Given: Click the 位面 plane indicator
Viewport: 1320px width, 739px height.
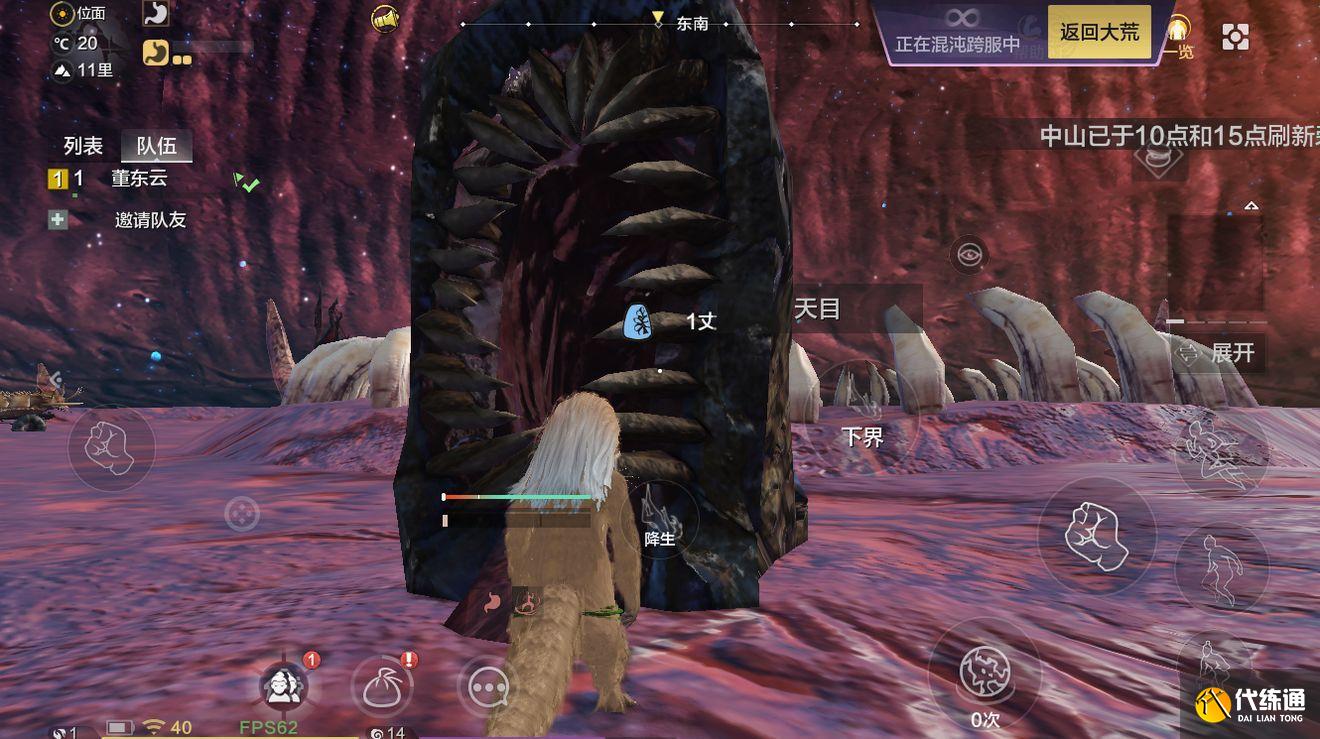Looking at the screenshot, I should coord(79,14).
